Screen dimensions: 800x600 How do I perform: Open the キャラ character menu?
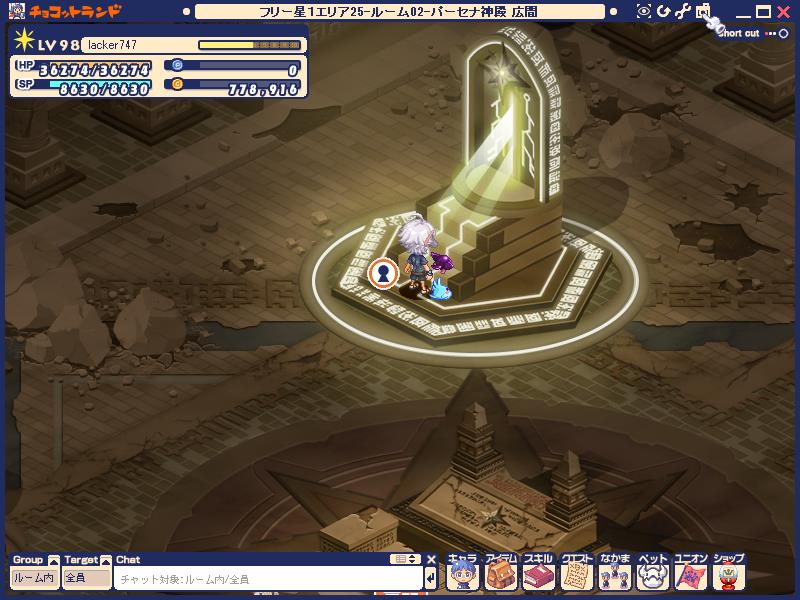point(463,575)
